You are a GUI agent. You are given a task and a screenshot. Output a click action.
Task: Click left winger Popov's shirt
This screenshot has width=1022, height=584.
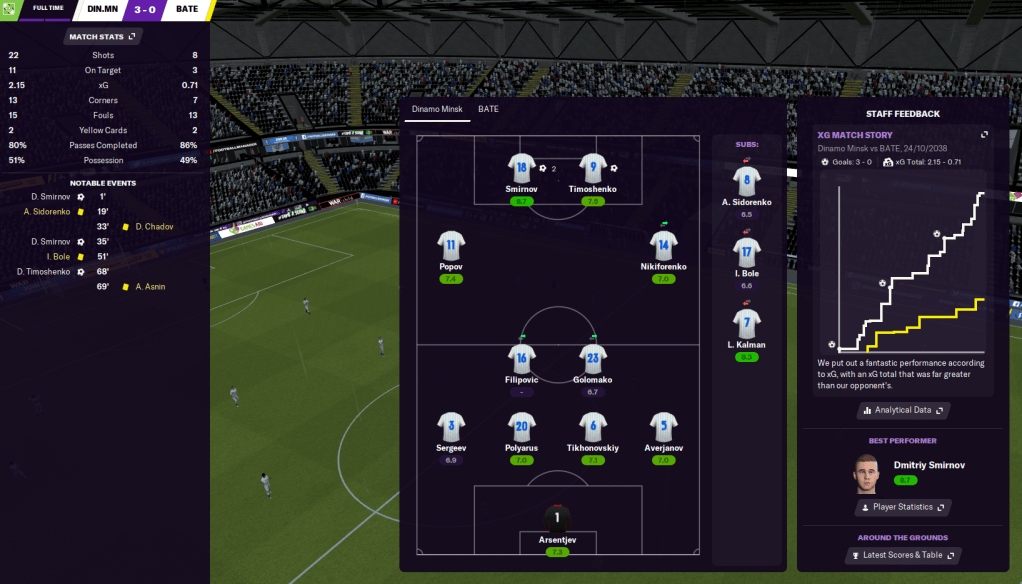[451, 246]
